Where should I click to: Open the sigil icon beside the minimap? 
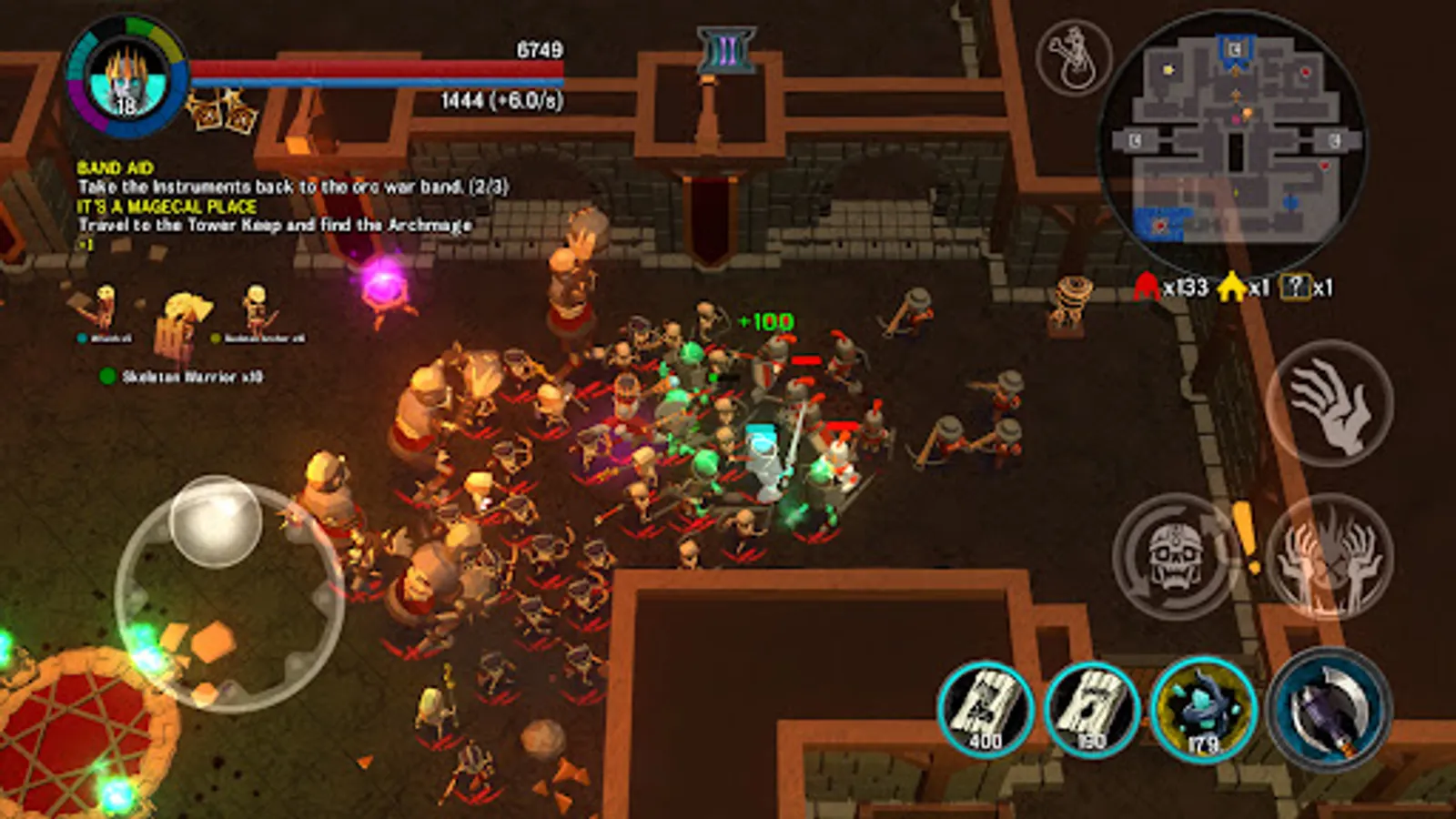coord(1074,57)
